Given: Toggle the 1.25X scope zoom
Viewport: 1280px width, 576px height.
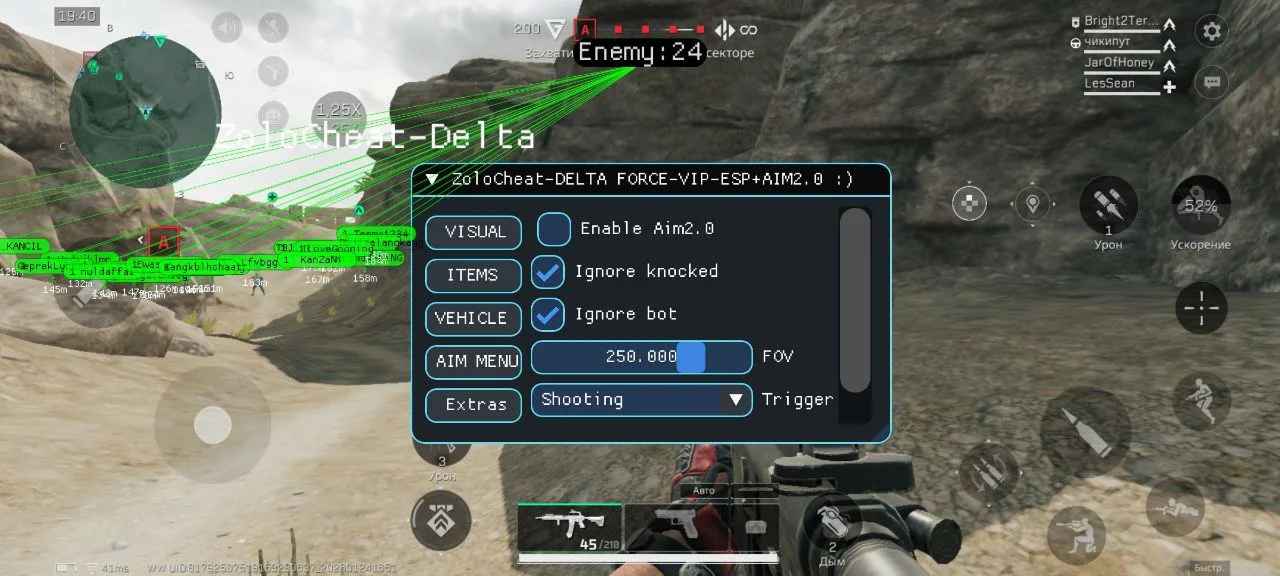Looking at the screenshot, I should [339, 110].
